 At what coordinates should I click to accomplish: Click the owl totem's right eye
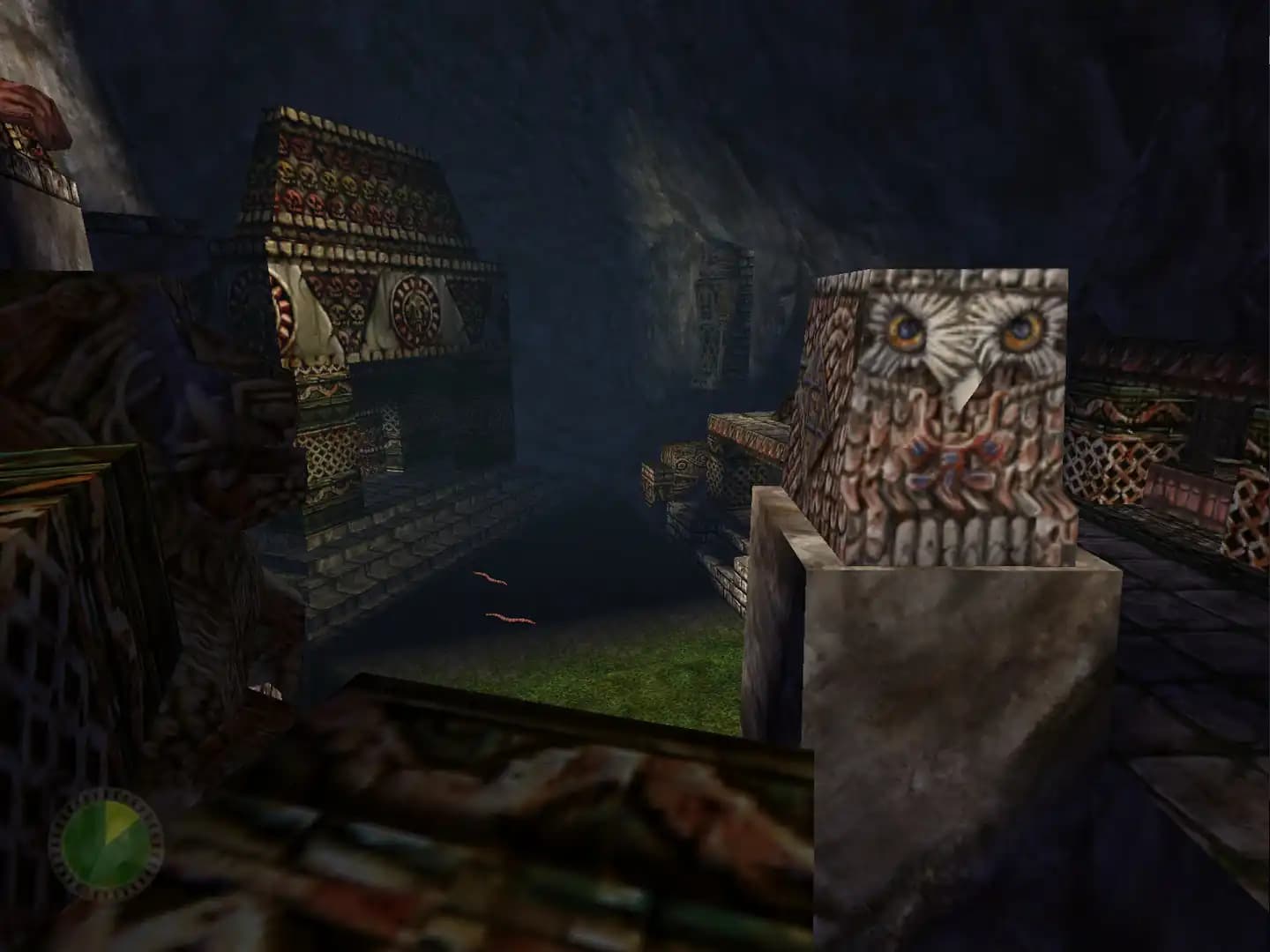point(1023,331)
